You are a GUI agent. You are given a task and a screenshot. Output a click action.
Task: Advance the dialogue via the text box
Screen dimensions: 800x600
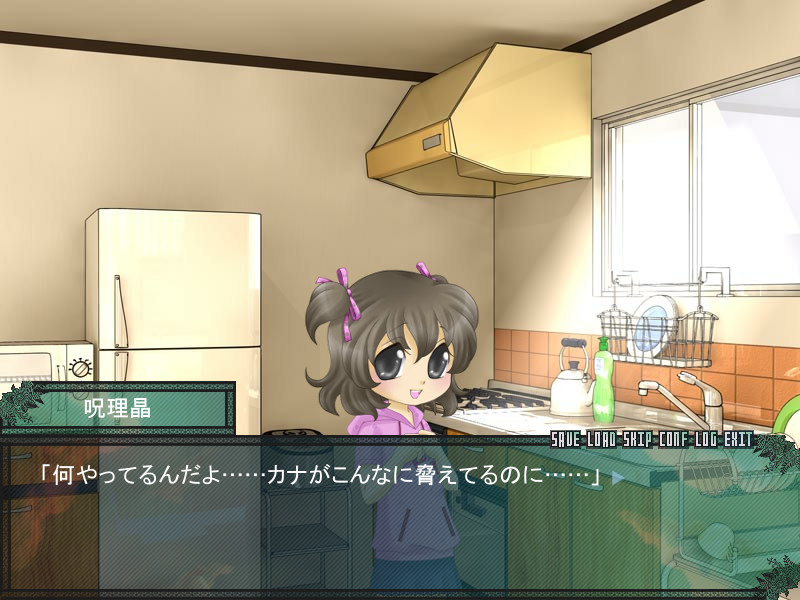(400, 520)
